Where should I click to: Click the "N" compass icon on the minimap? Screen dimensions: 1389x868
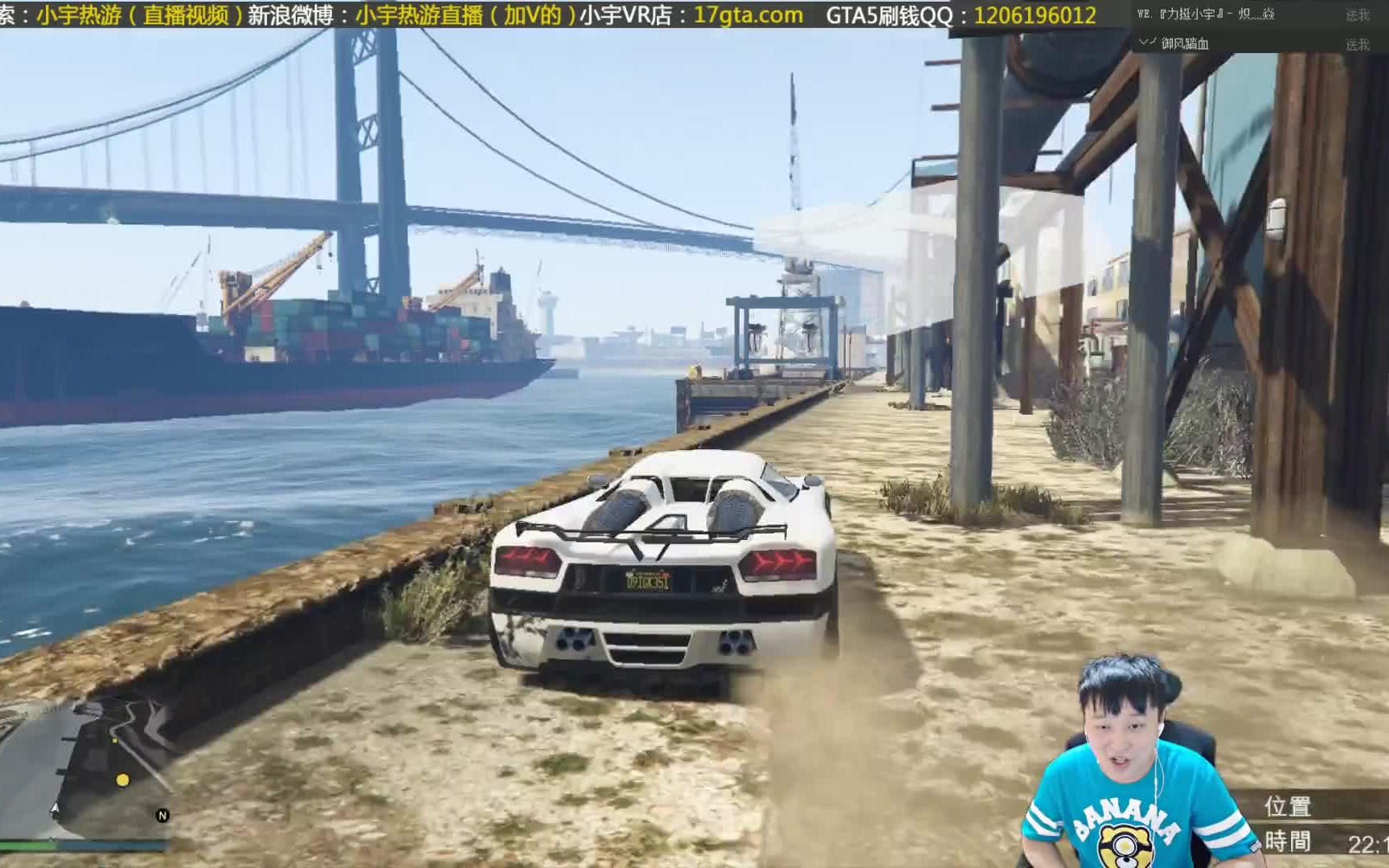[x=162, y=815]
